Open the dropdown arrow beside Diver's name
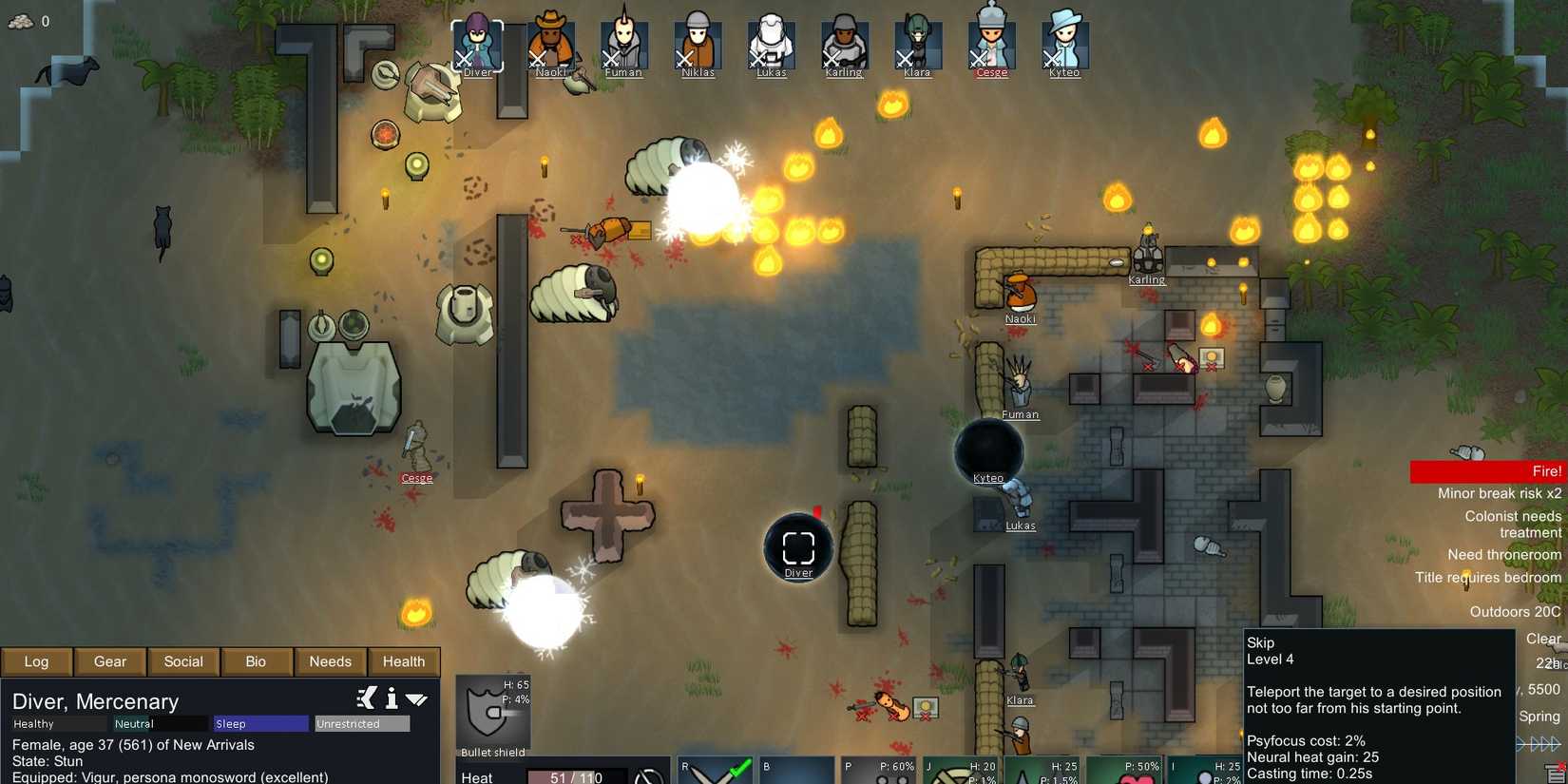This screenshot has width=1568, height=784. 418,698
